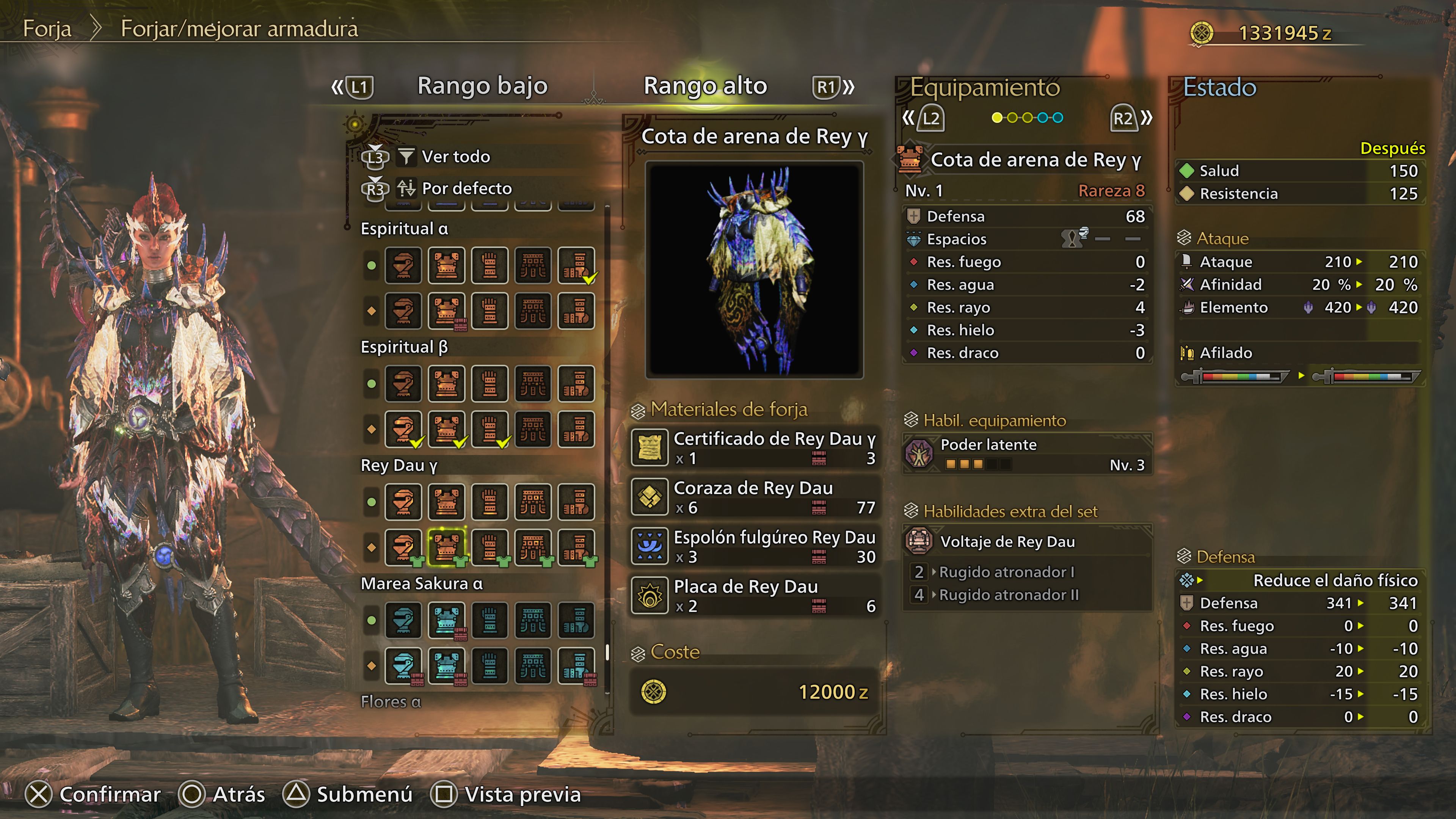Open the Submenú option
This screenshot has width=1456, height=819.
click(348, 794)
